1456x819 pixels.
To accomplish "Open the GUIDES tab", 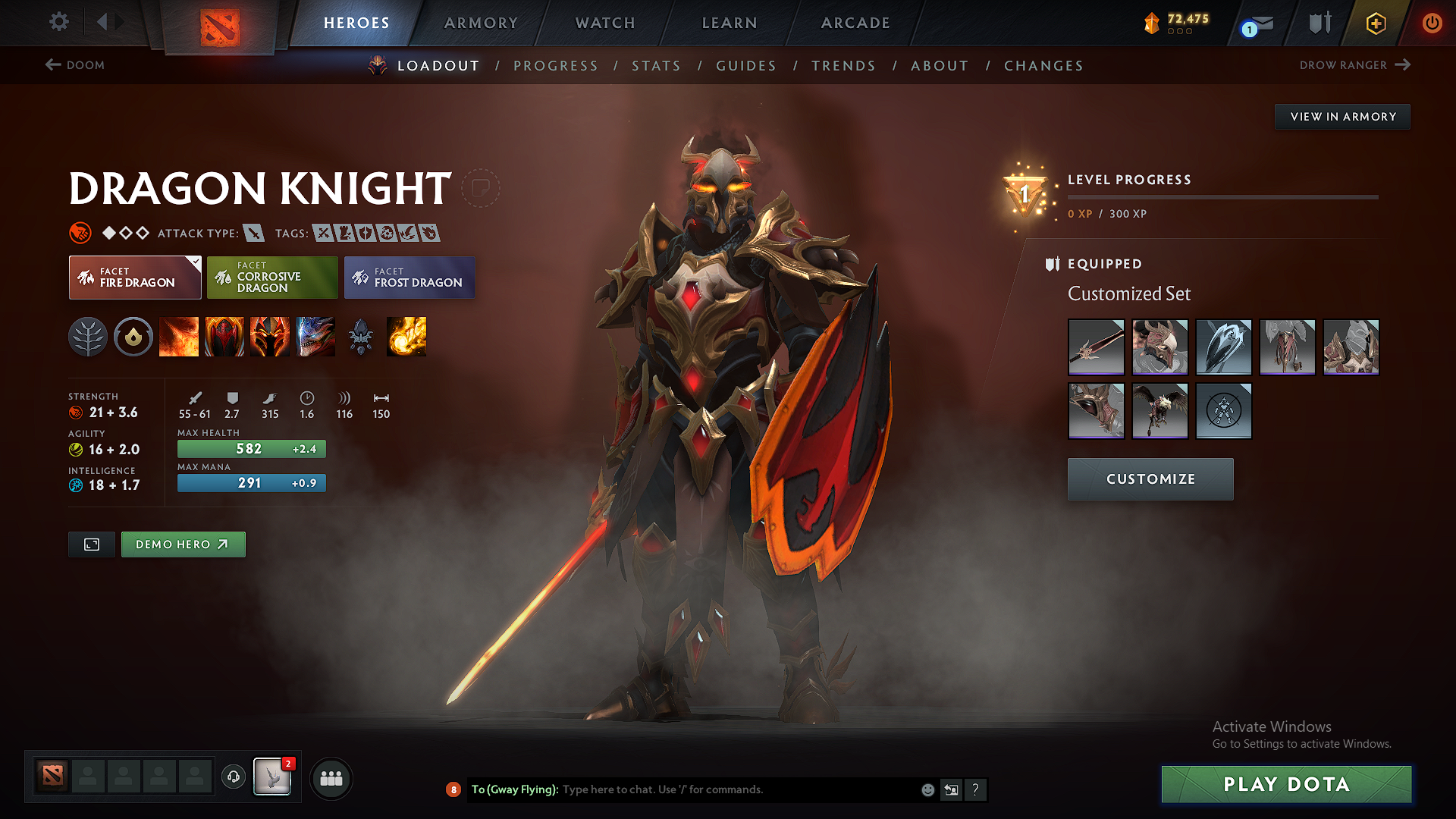I will (746, 66).
